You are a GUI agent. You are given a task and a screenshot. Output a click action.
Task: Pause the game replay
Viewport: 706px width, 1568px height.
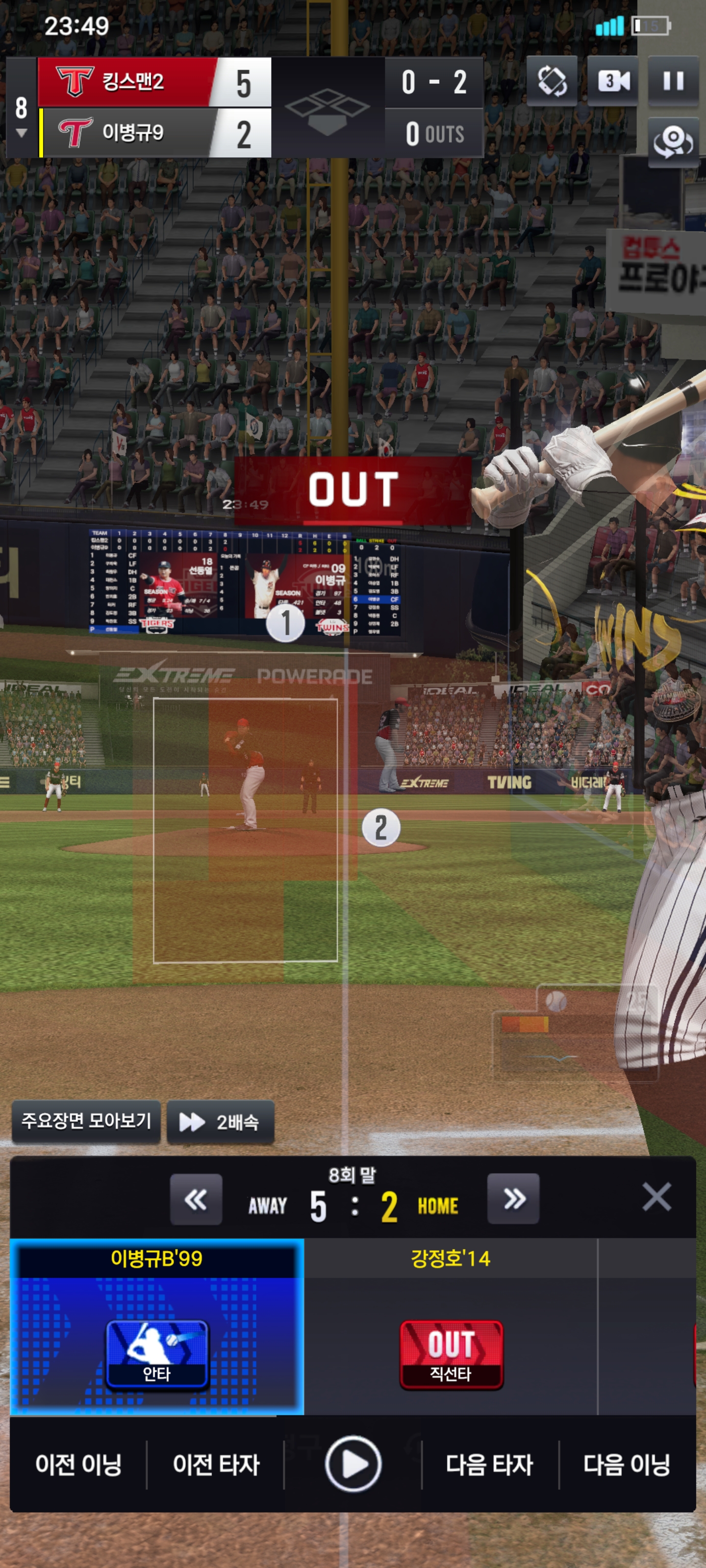[673, 81]
